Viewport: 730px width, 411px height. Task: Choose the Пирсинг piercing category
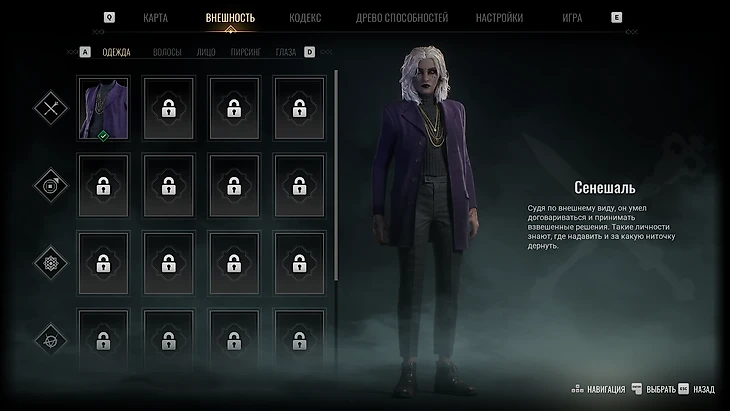click(246, 52)
